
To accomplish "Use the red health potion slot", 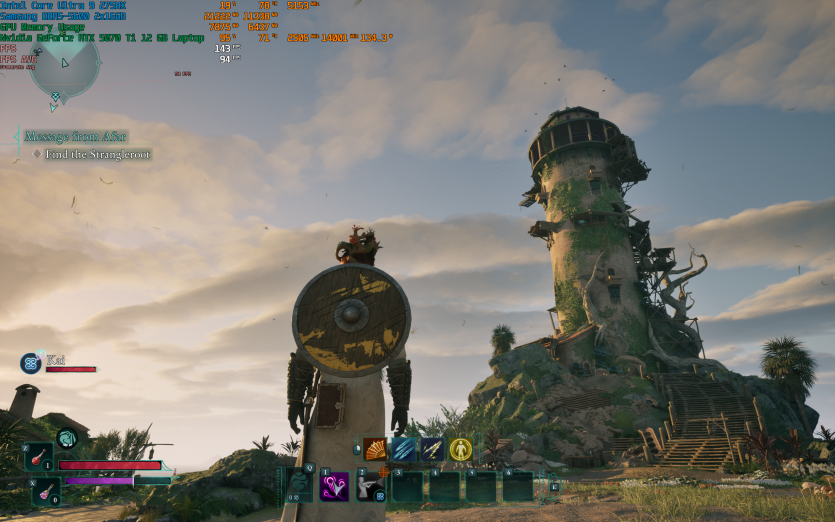I will 39,457.
